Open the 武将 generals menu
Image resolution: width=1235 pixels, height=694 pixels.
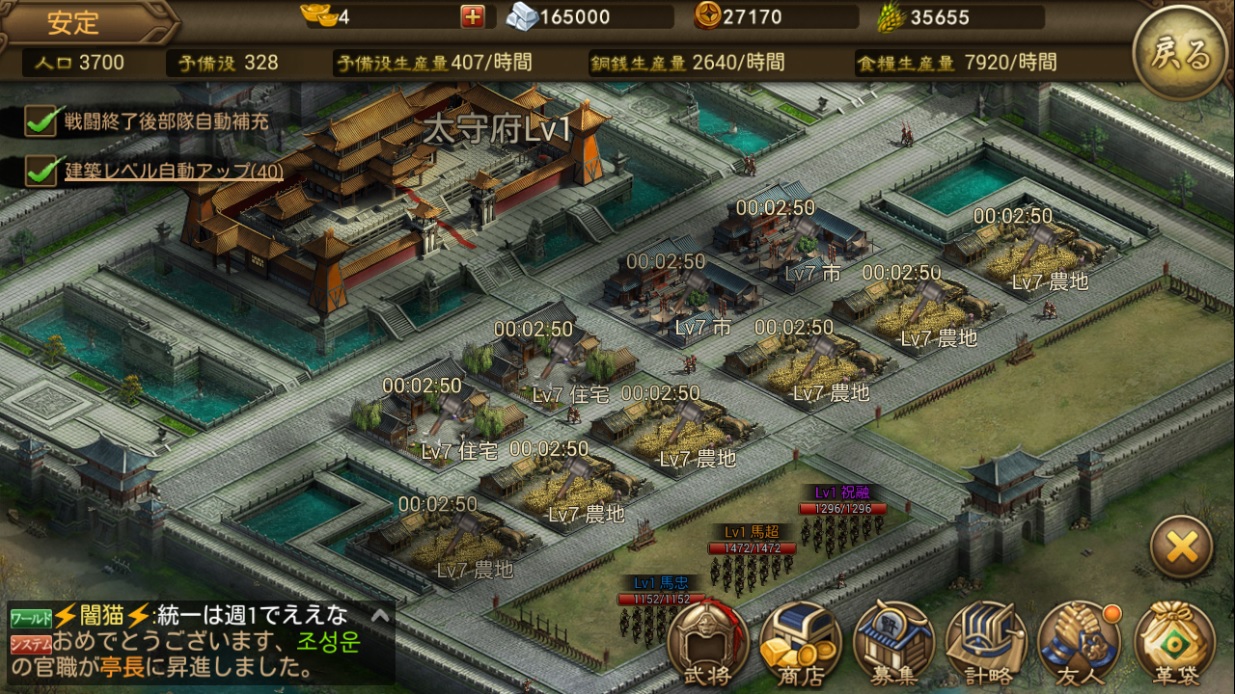point(707,643)
